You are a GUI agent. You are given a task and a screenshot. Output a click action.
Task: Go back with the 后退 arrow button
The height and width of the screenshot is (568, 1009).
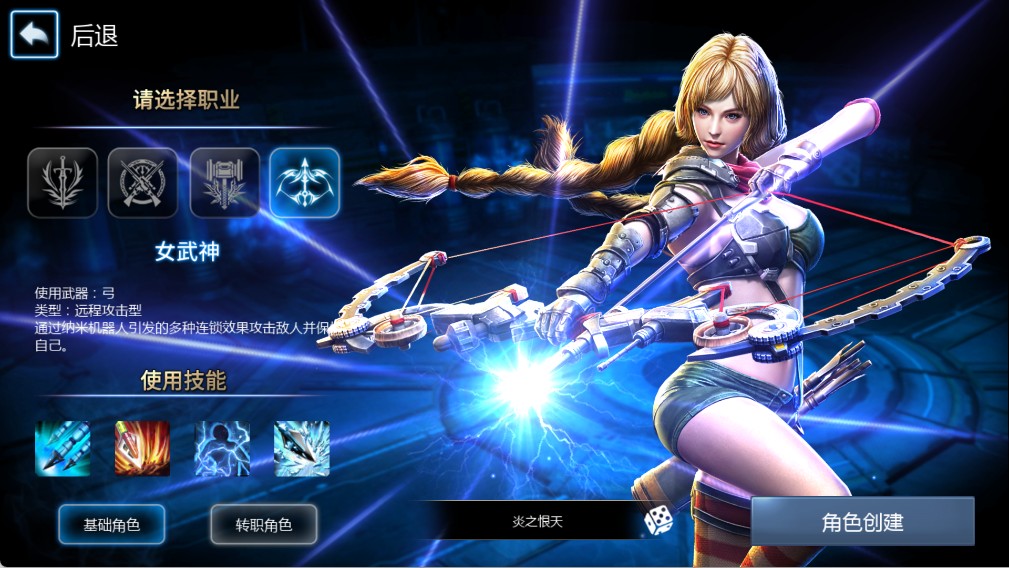tap(35, 35)
